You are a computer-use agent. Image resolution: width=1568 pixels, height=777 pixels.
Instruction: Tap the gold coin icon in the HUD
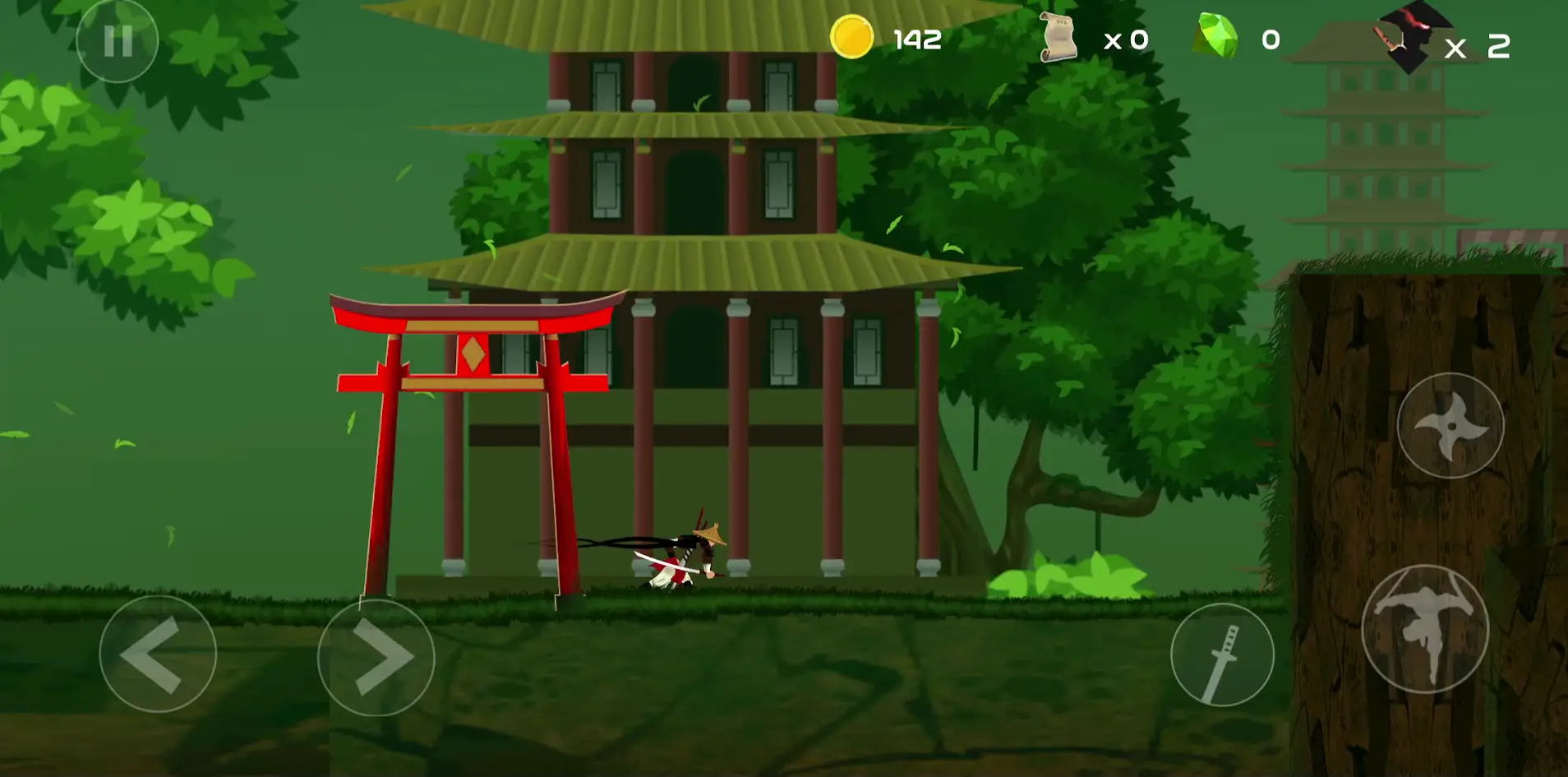851,37
